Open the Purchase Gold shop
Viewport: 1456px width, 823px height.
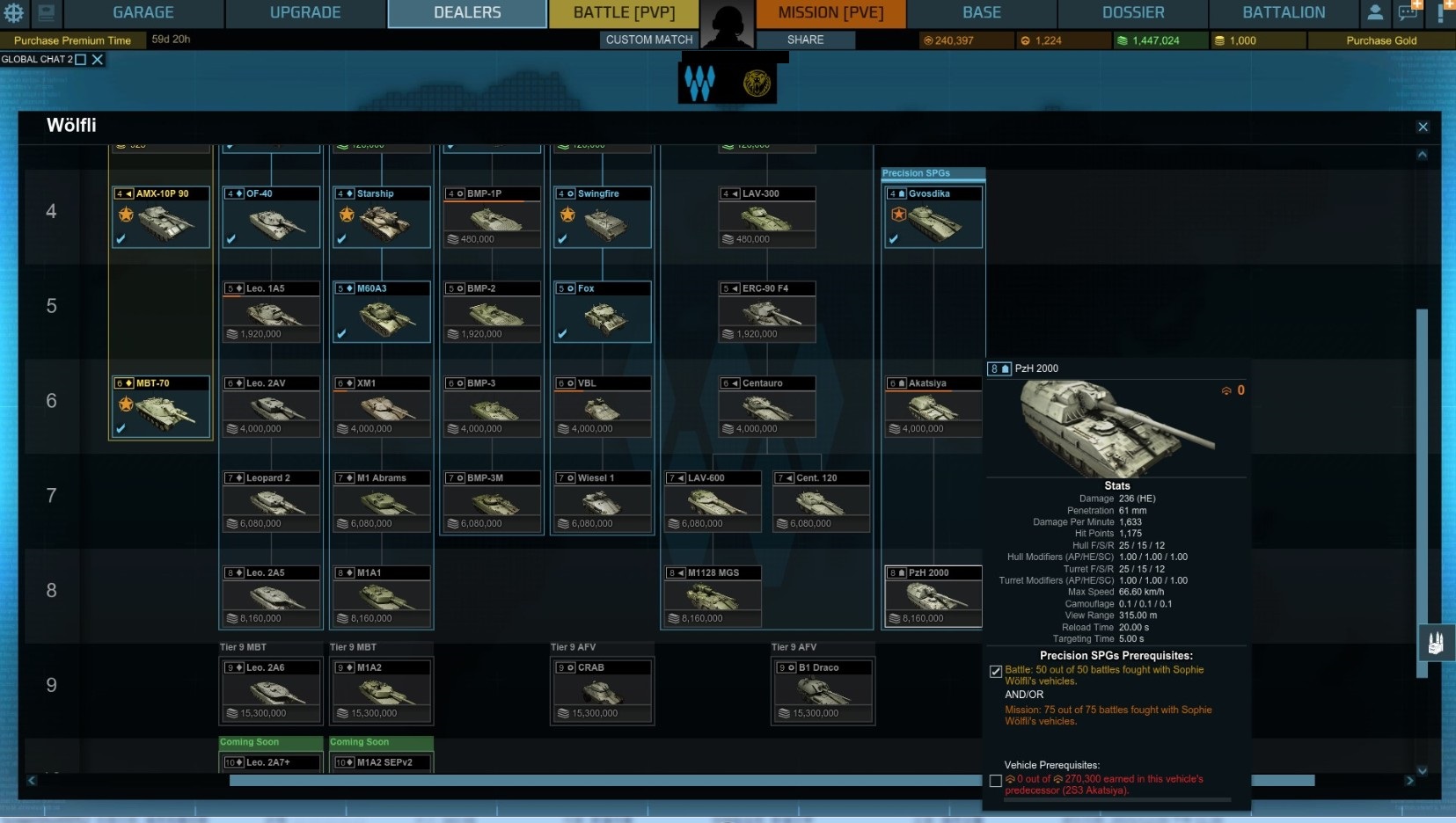tap(1381, 40)
